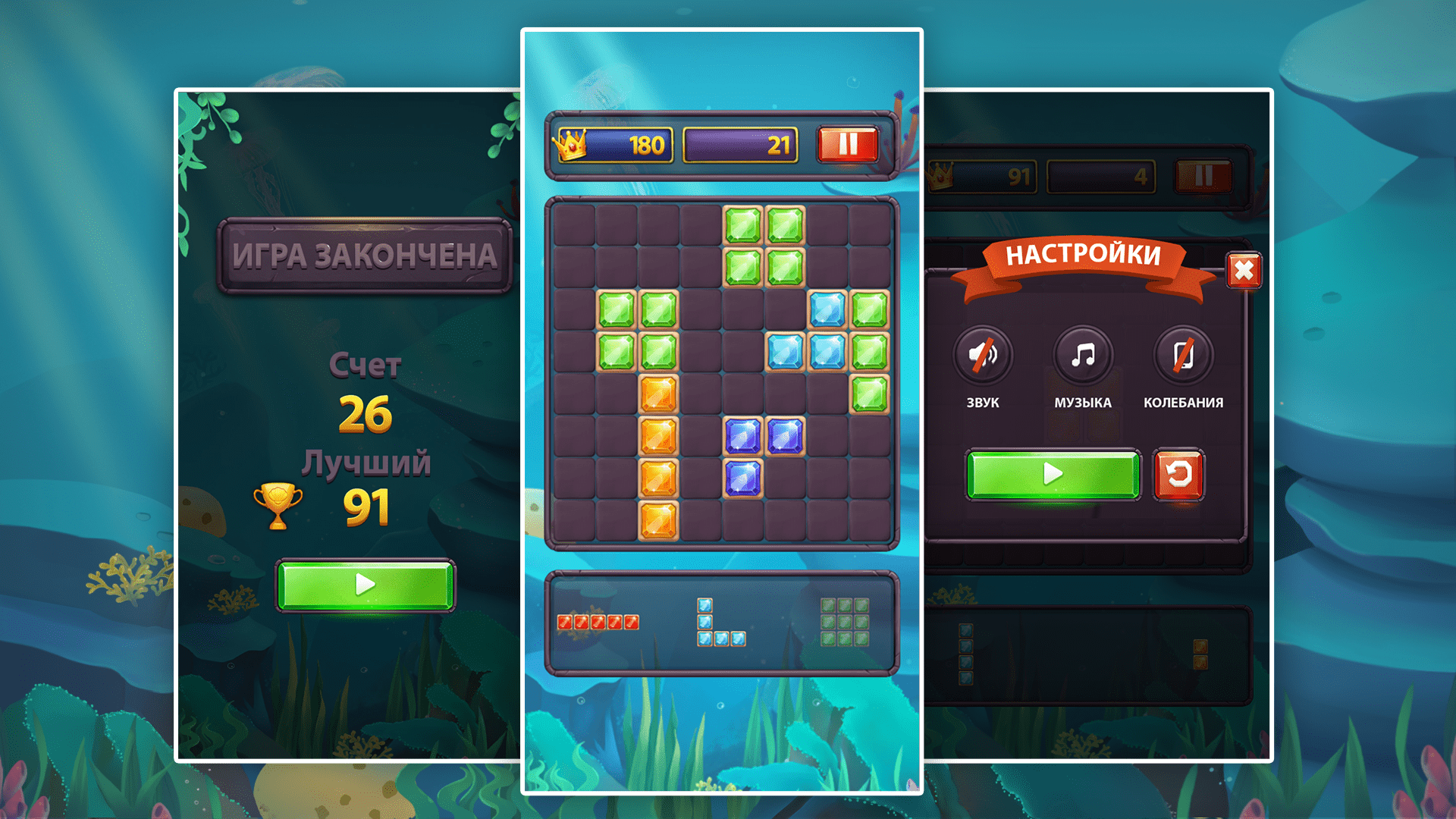Disable vibration using the crossed phone toggle
Viewport: 1456px width, 819px height.
tap(1181, 355)
